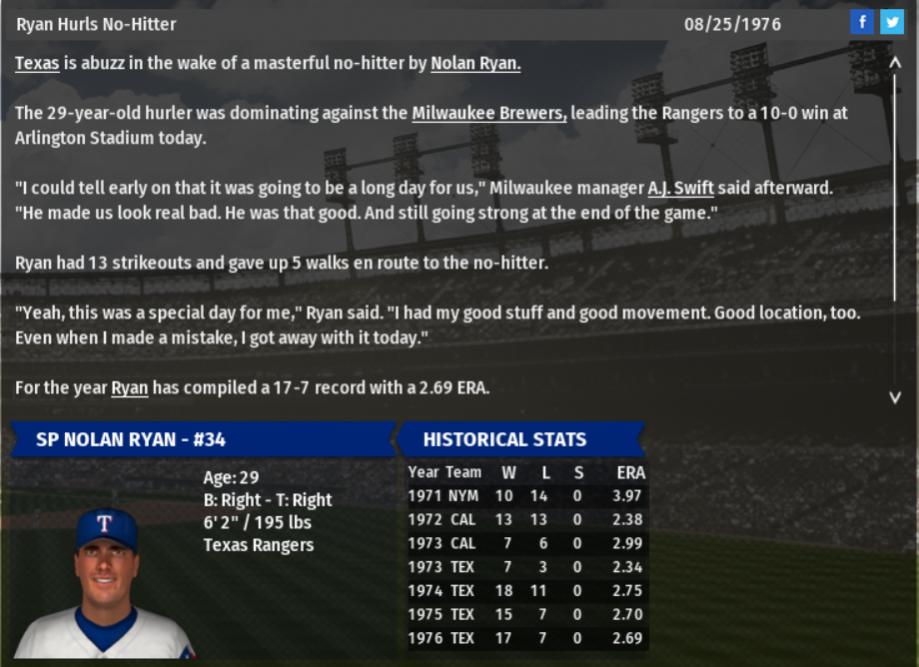919x667 pixels.
Task: Open Nolan Ryan's player link in headline sentence
Action: (476, 64)
